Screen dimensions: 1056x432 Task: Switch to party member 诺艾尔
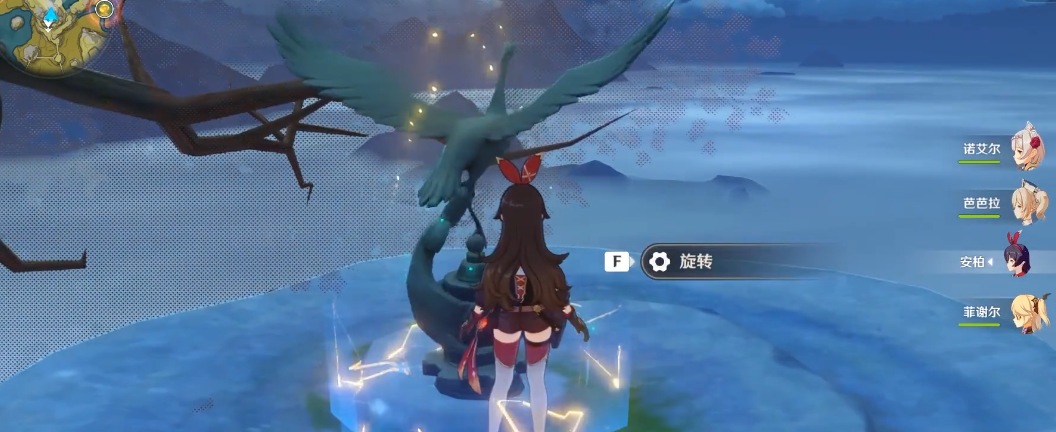tap(1028, 148)
